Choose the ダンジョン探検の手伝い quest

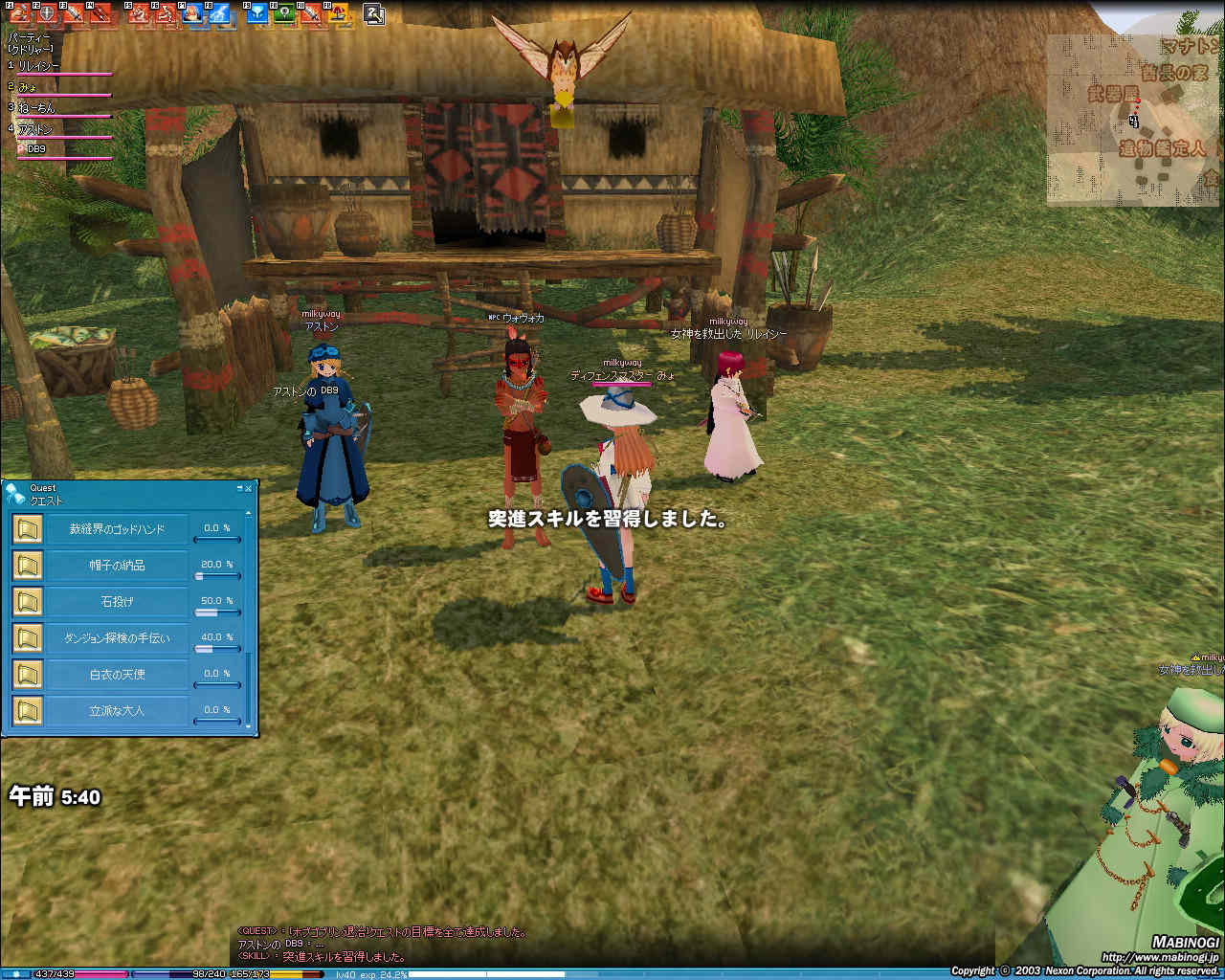(x=117, y=638)
